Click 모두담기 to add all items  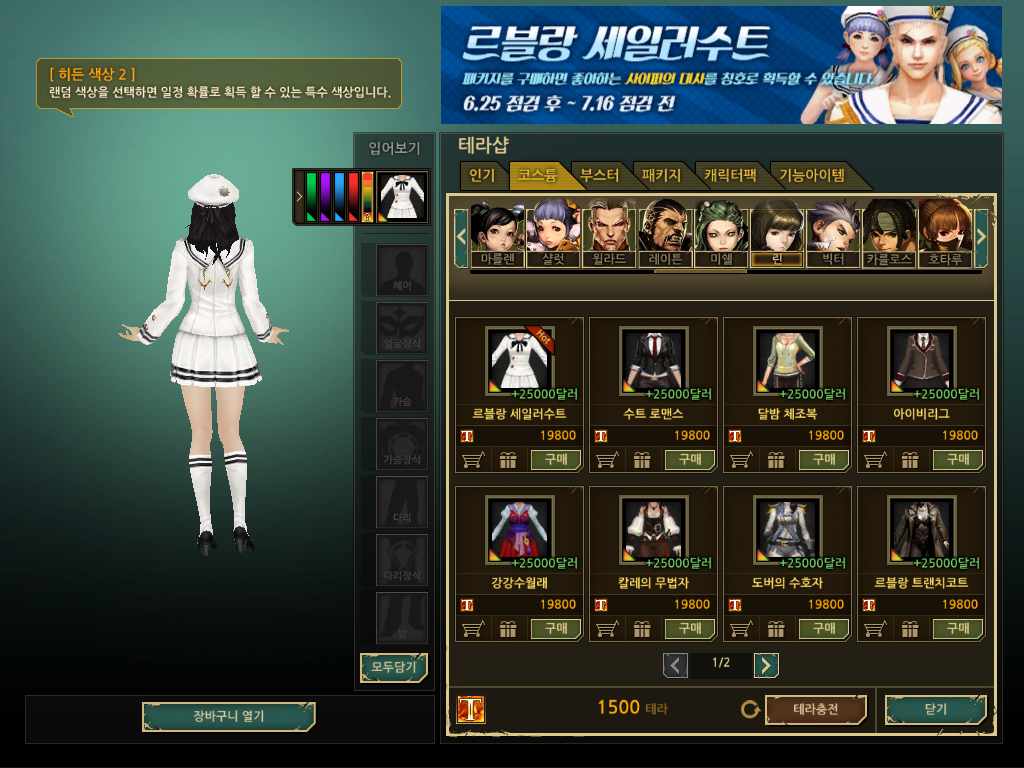pyautogui.click(x=393, y=667)
